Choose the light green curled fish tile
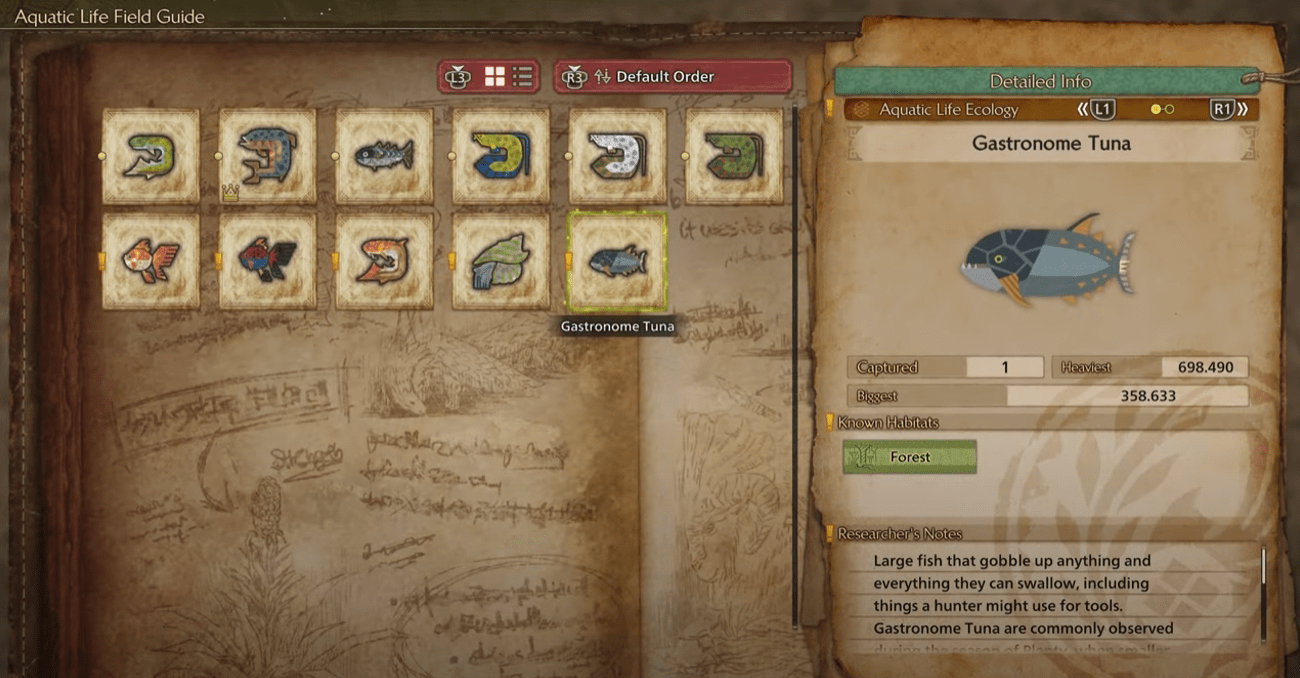 [151, 156]
